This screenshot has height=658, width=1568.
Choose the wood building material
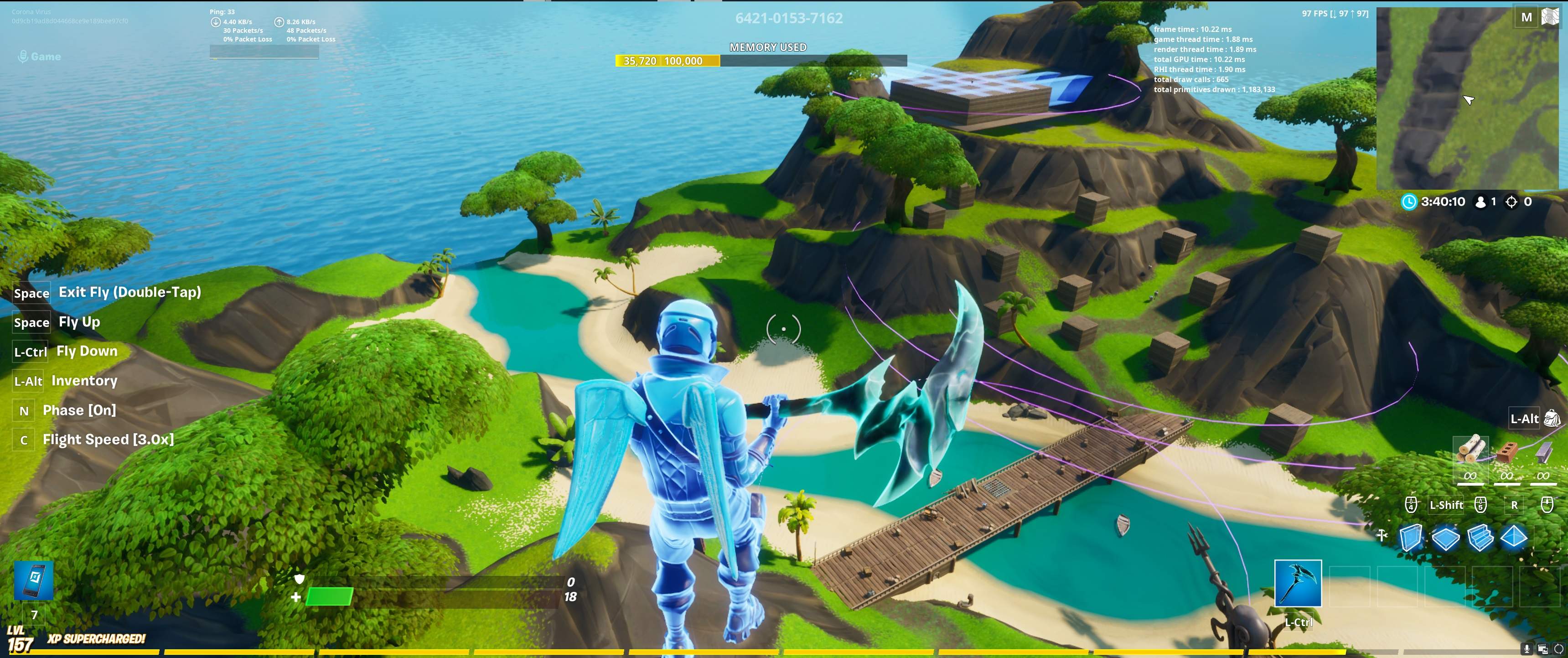click(x=1470, y=451)
